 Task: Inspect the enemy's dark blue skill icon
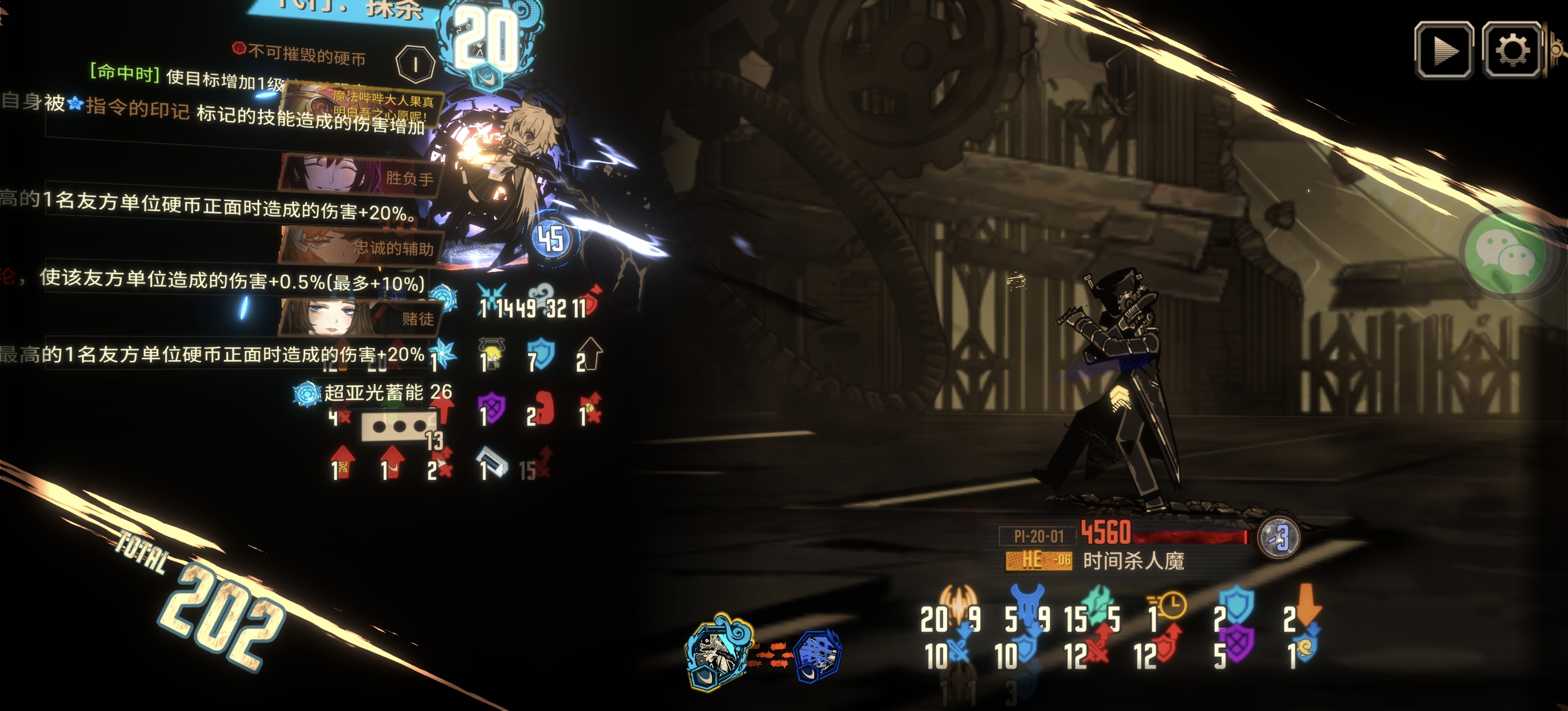pyautogui.click(x=818, y=656)
